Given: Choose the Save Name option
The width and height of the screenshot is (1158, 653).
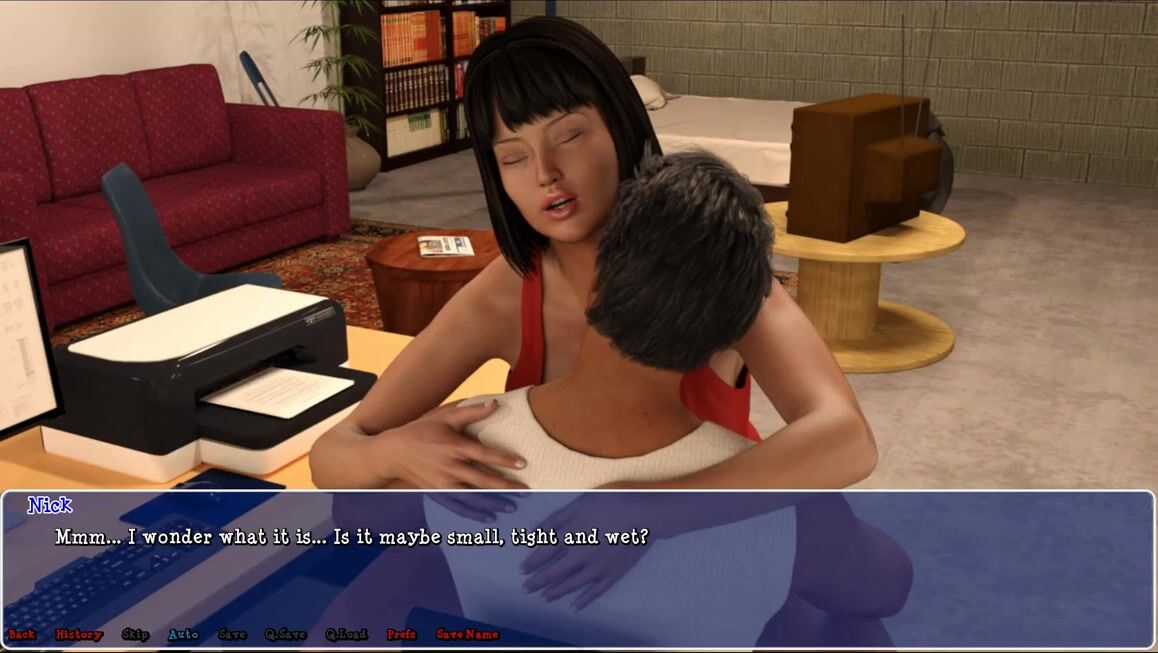Looking at the screenshot, I should coord(467,634).
